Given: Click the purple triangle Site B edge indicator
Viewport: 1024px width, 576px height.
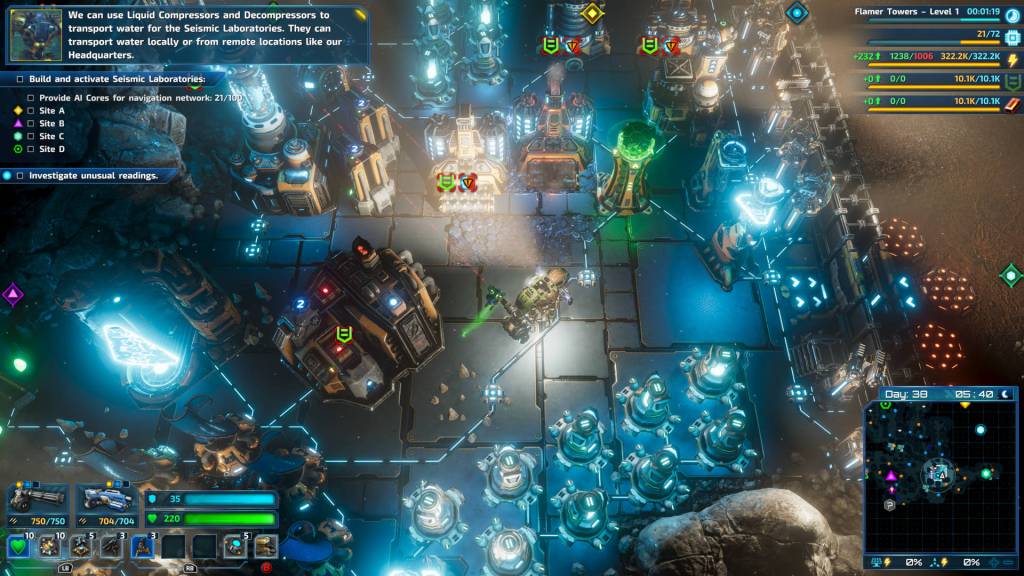Looking at the screenshot, I should tap(12, 294).
